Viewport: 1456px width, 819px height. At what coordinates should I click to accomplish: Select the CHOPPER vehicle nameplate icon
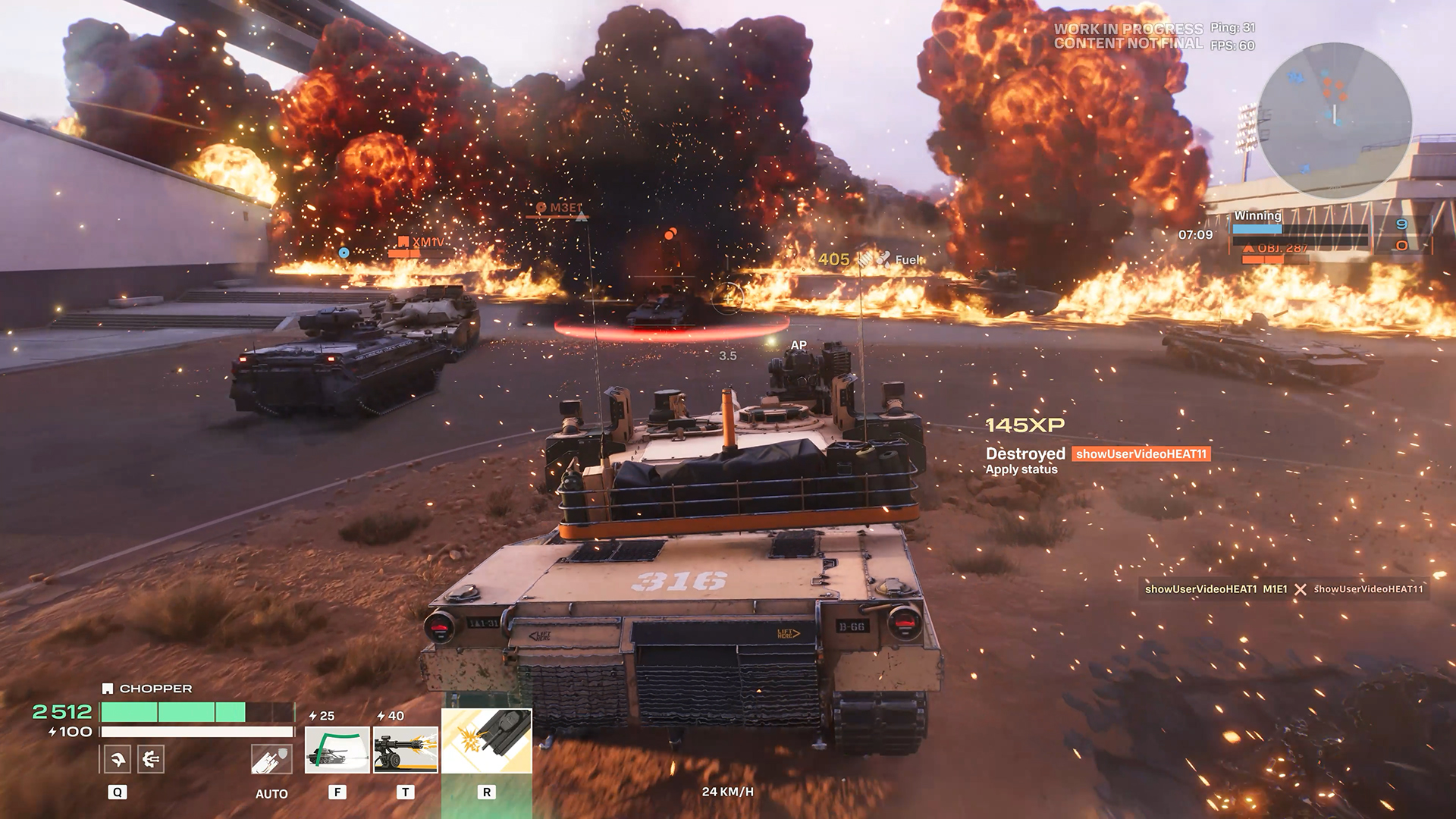tap(107, 689)
